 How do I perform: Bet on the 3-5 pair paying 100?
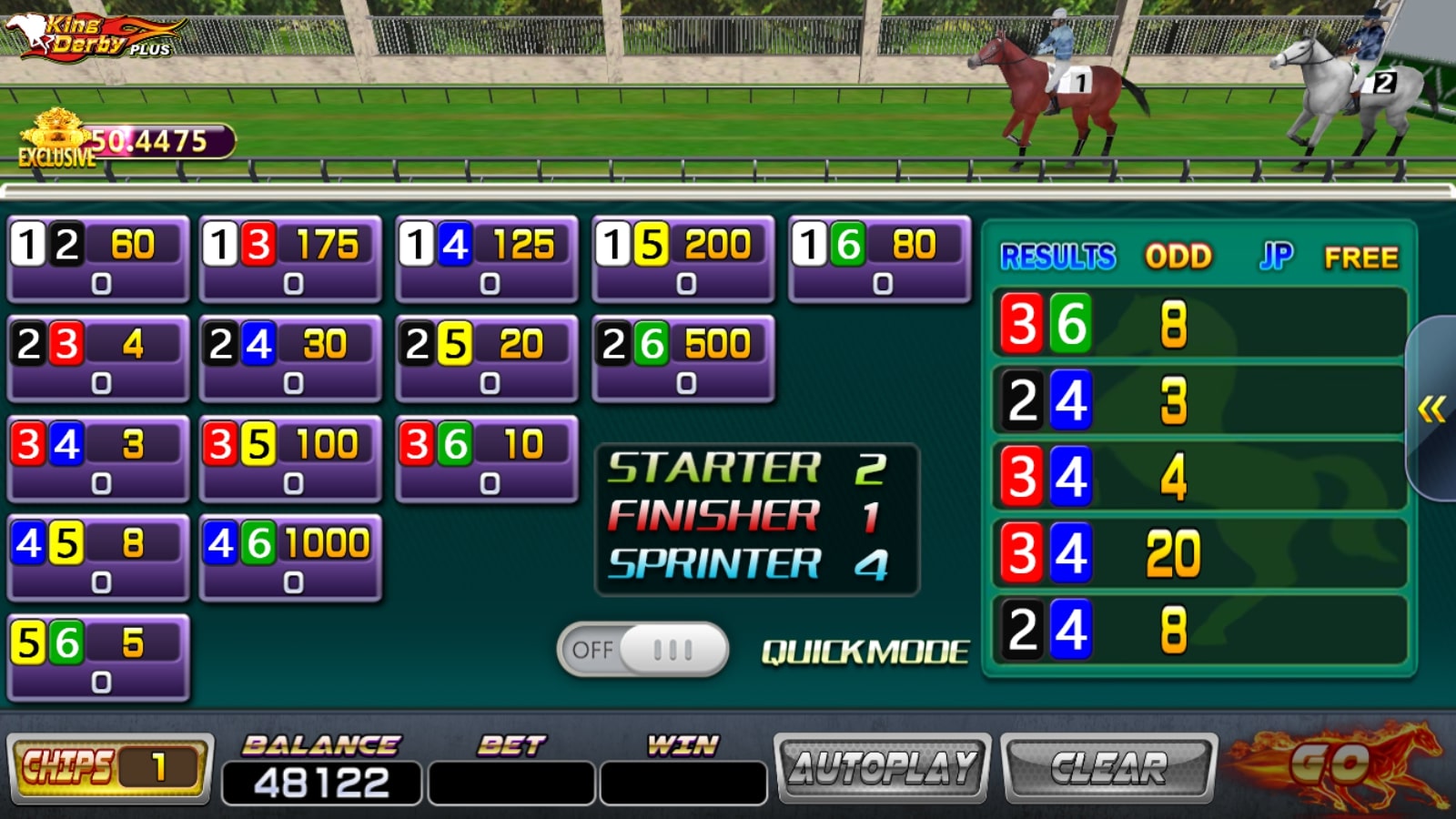291,459
